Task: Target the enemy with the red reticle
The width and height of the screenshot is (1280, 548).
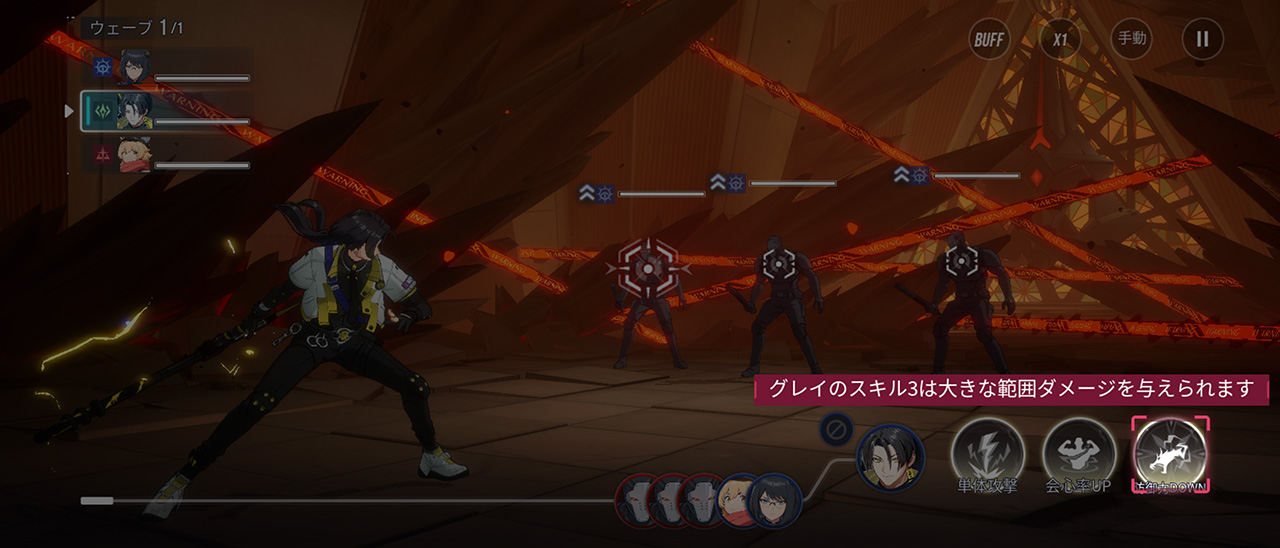Action: pyautogui.click(x=648, y=268)
